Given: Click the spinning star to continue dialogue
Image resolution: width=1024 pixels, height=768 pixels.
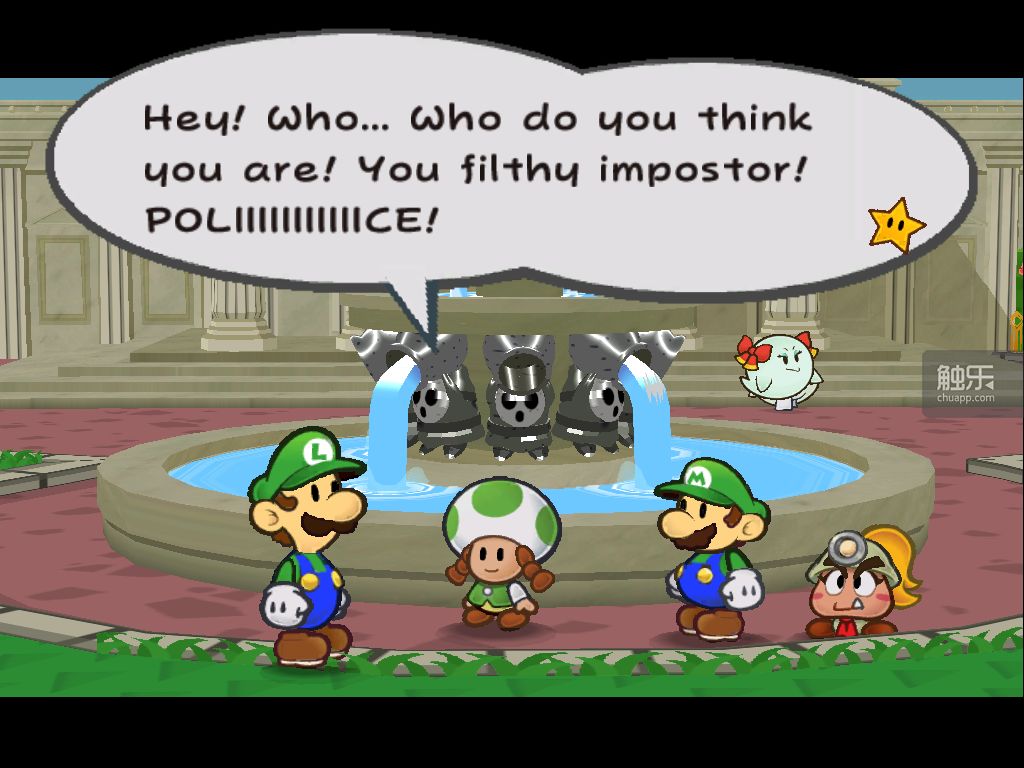Looking at the screenshot, I should 895,225.
